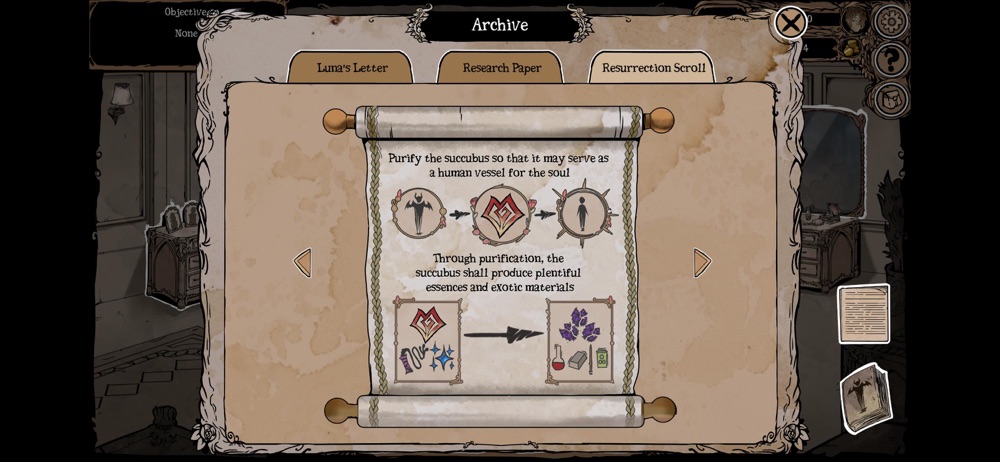Go to the previous scroll page
This screenshot has width=1000, height=462.
pyautogui.click(x=302, y=263)
